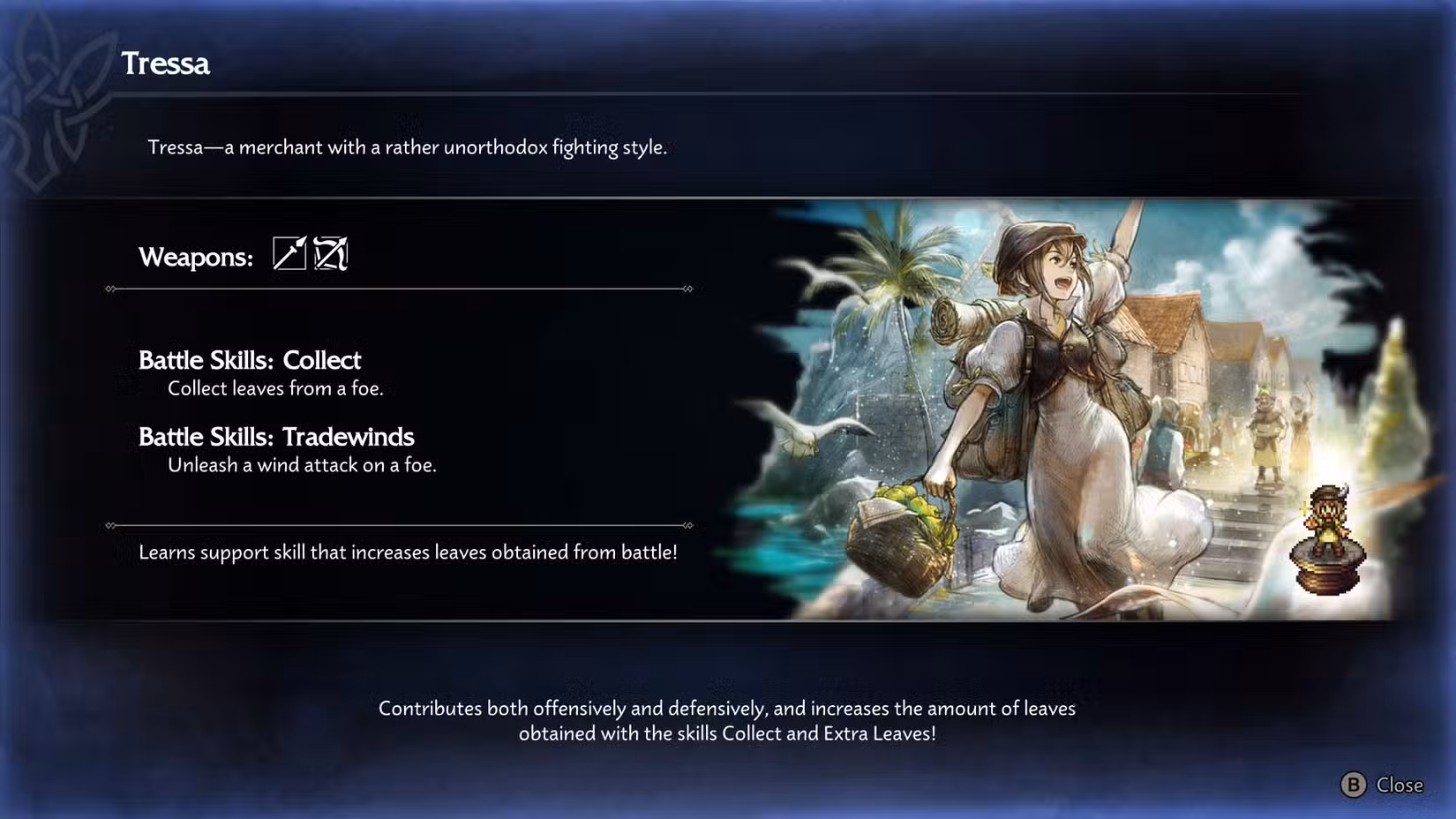Click the diamond marker right of the skills divider
Image resolution: width=1456 pixels, height=819 pixels.
tap(687, 526)
